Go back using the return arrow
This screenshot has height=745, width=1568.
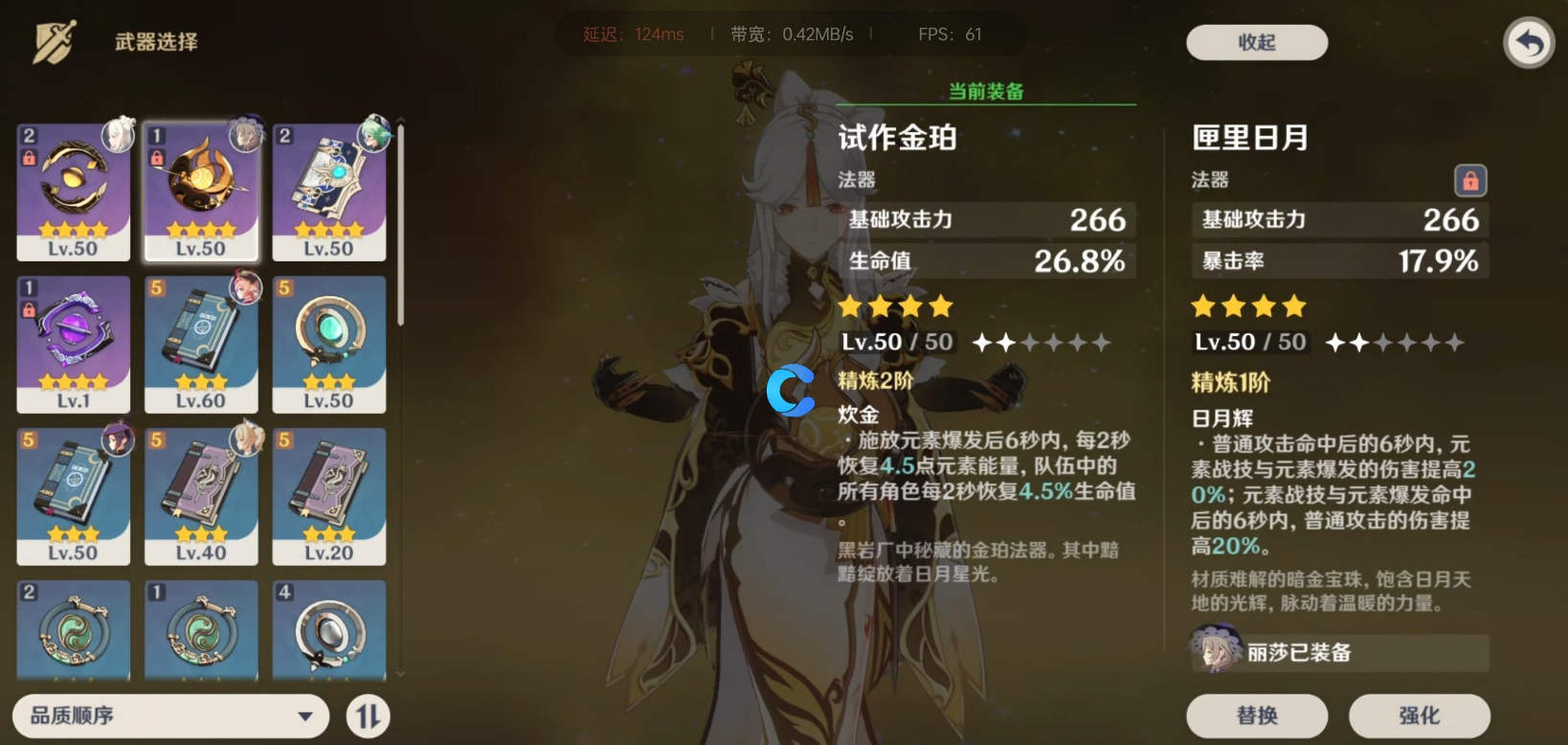pos(1529,43)
